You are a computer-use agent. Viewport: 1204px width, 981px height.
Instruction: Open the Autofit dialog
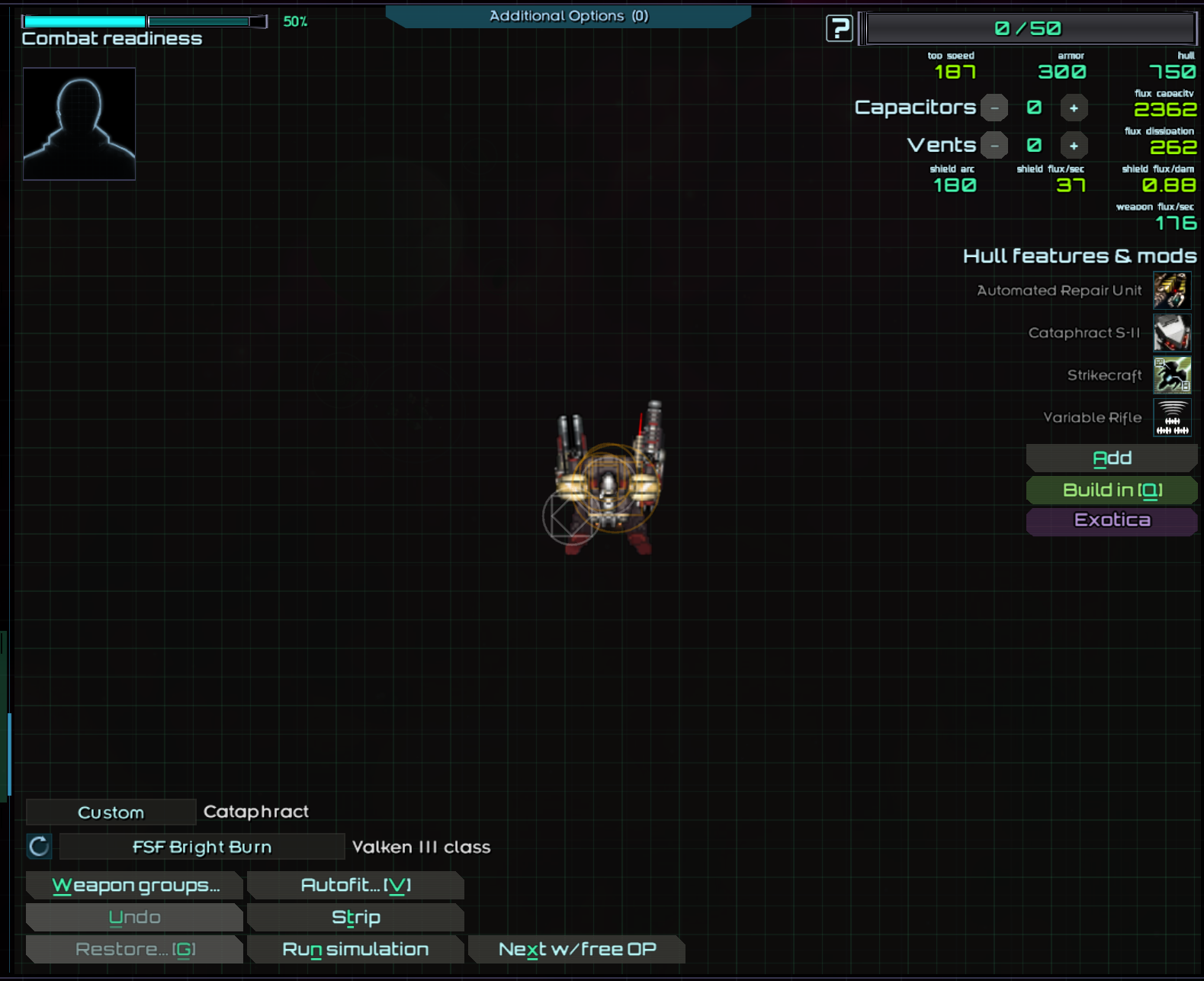click(x=355, y=886)
